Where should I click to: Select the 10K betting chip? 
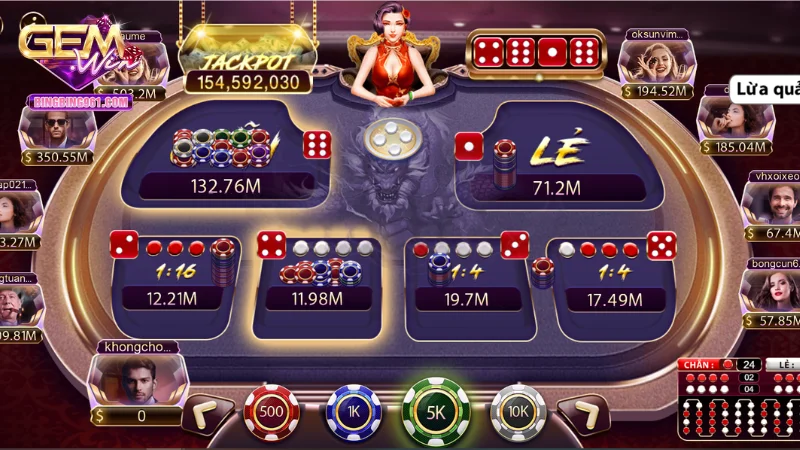click(x=517, y=411)
